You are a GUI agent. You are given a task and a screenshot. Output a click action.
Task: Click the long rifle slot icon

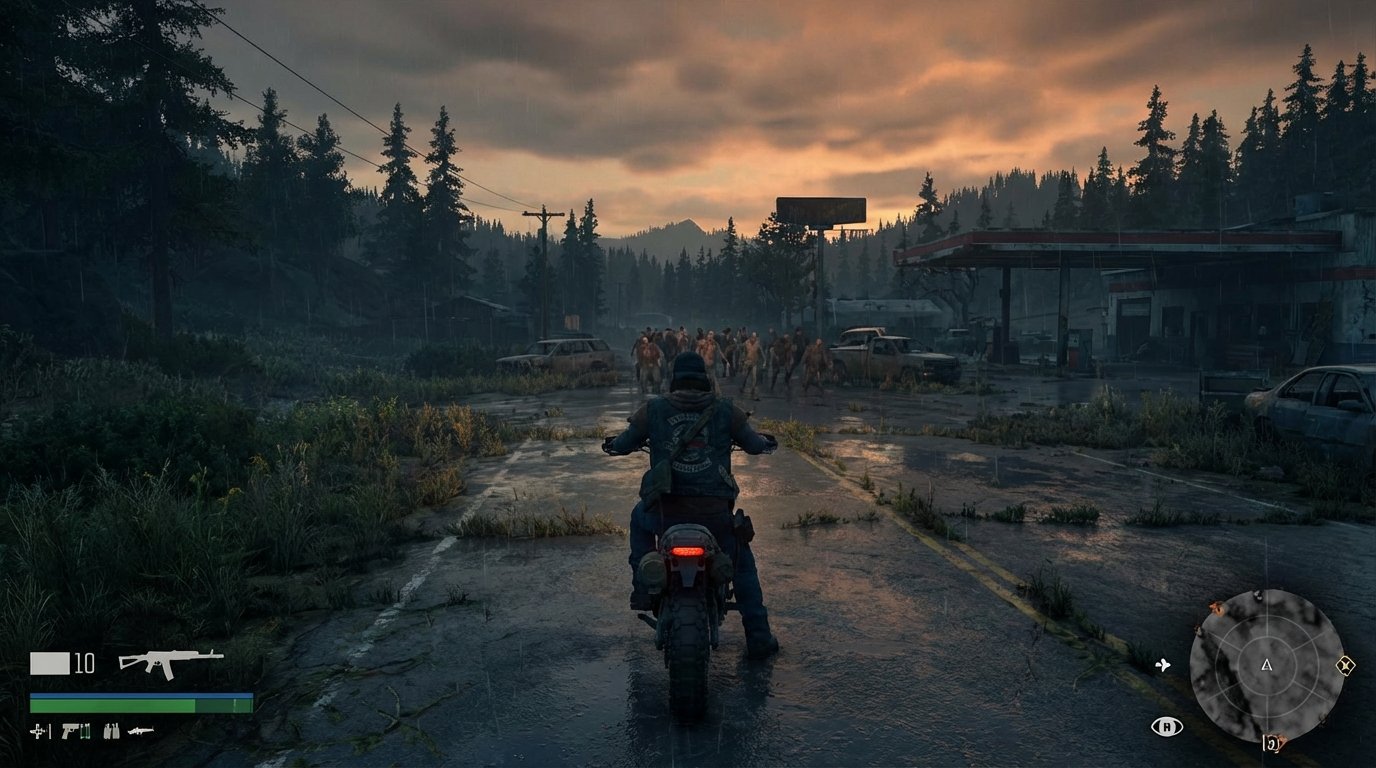point(141,731)
